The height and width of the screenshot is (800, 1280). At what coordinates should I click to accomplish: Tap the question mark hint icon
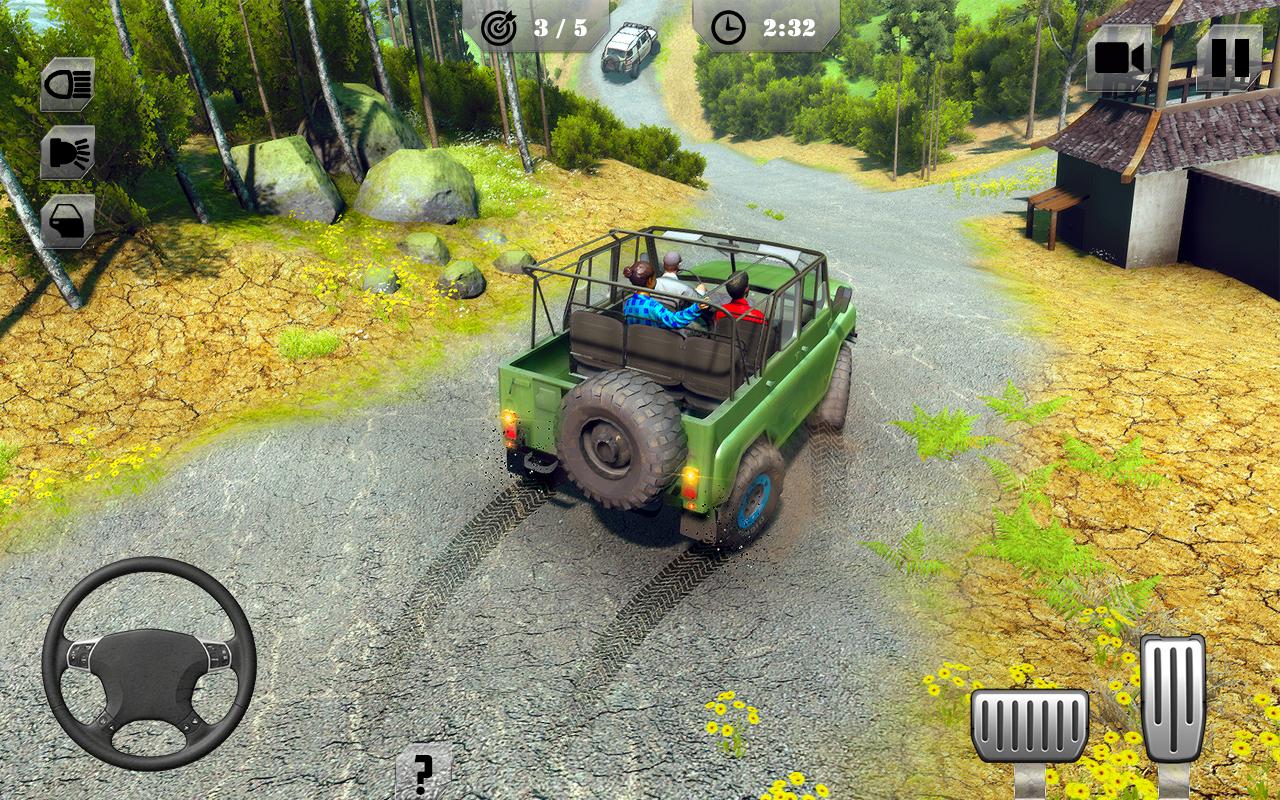pyautogui.click(x=425, y=775)
